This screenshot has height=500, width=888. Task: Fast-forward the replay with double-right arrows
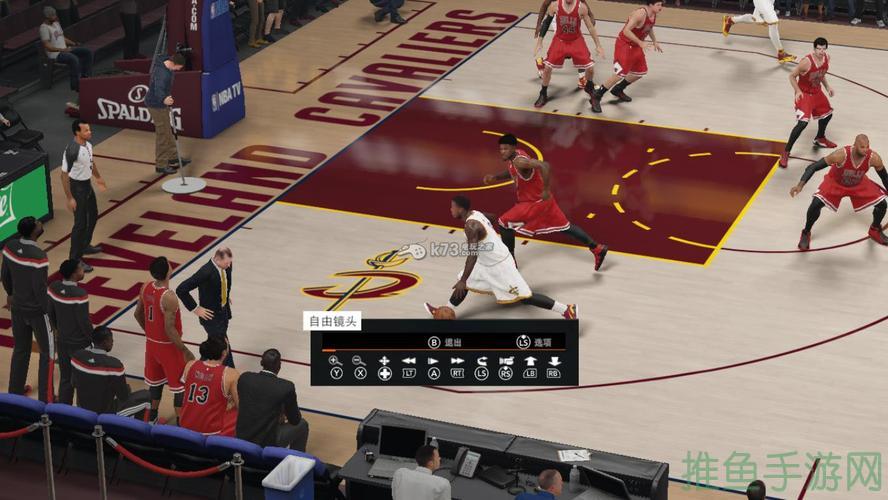(x=457, y=360)
